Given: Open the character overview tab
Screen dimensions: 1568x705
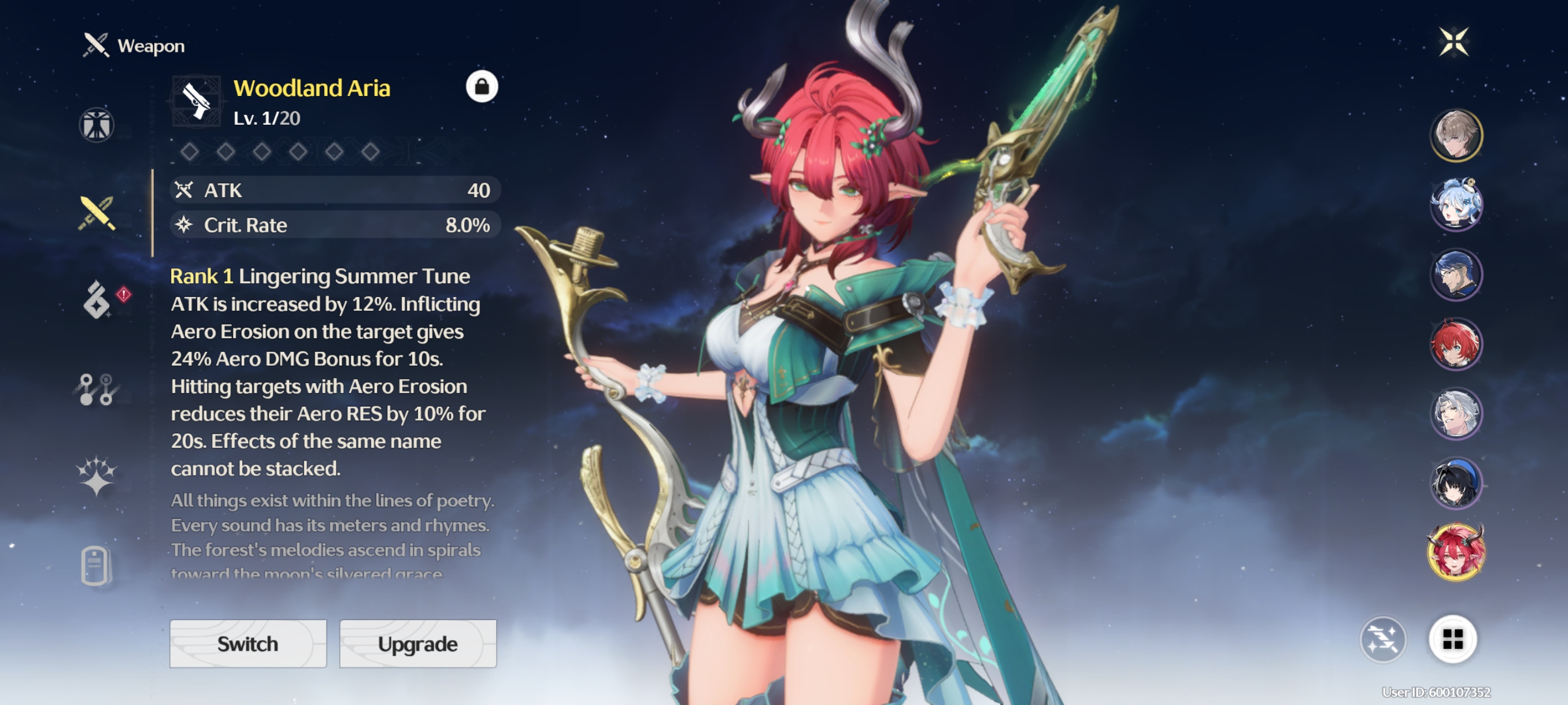Looking at the screenshot, I should (x=96, y=125).
